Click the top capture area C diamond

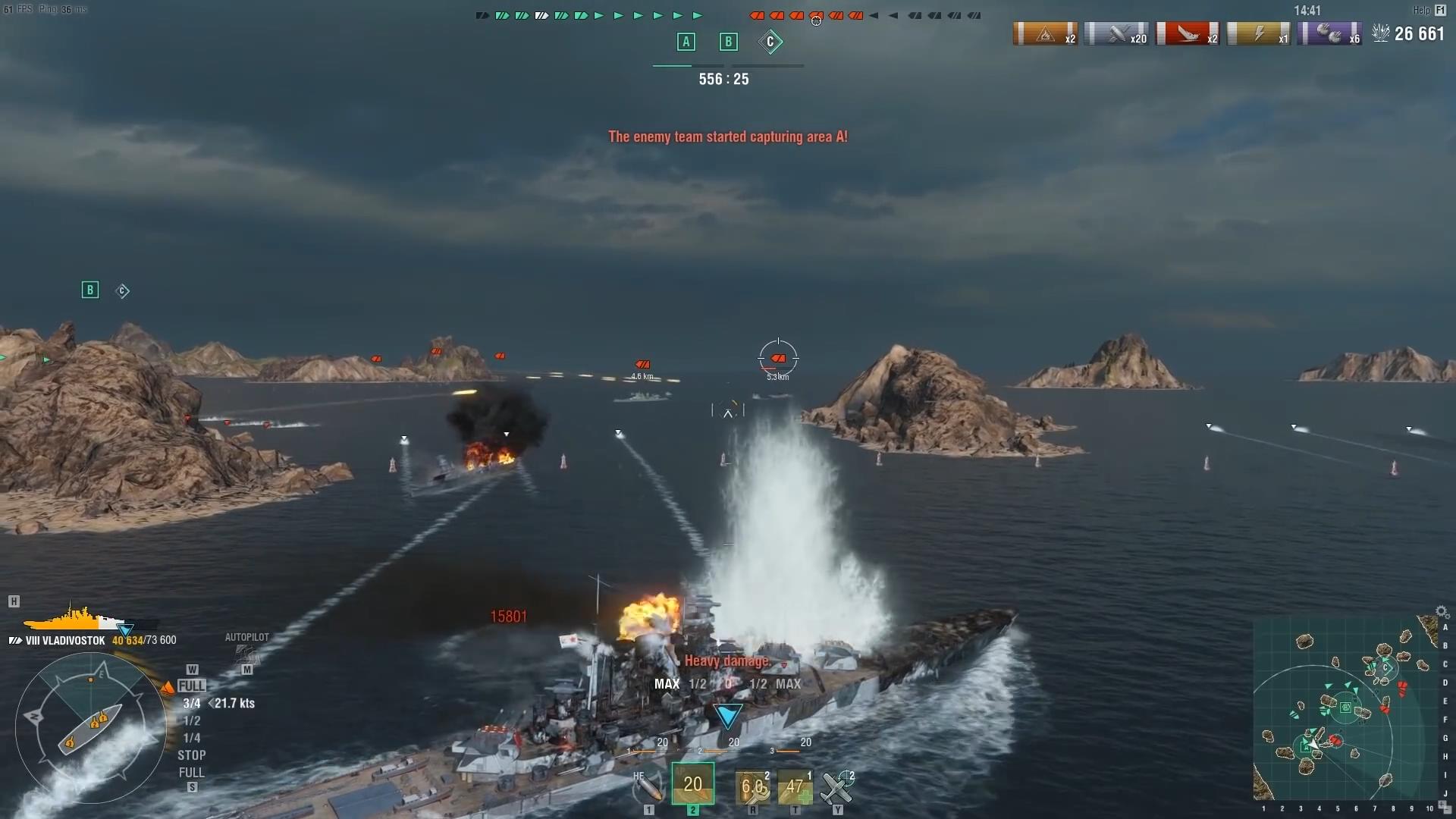[770, 42]
